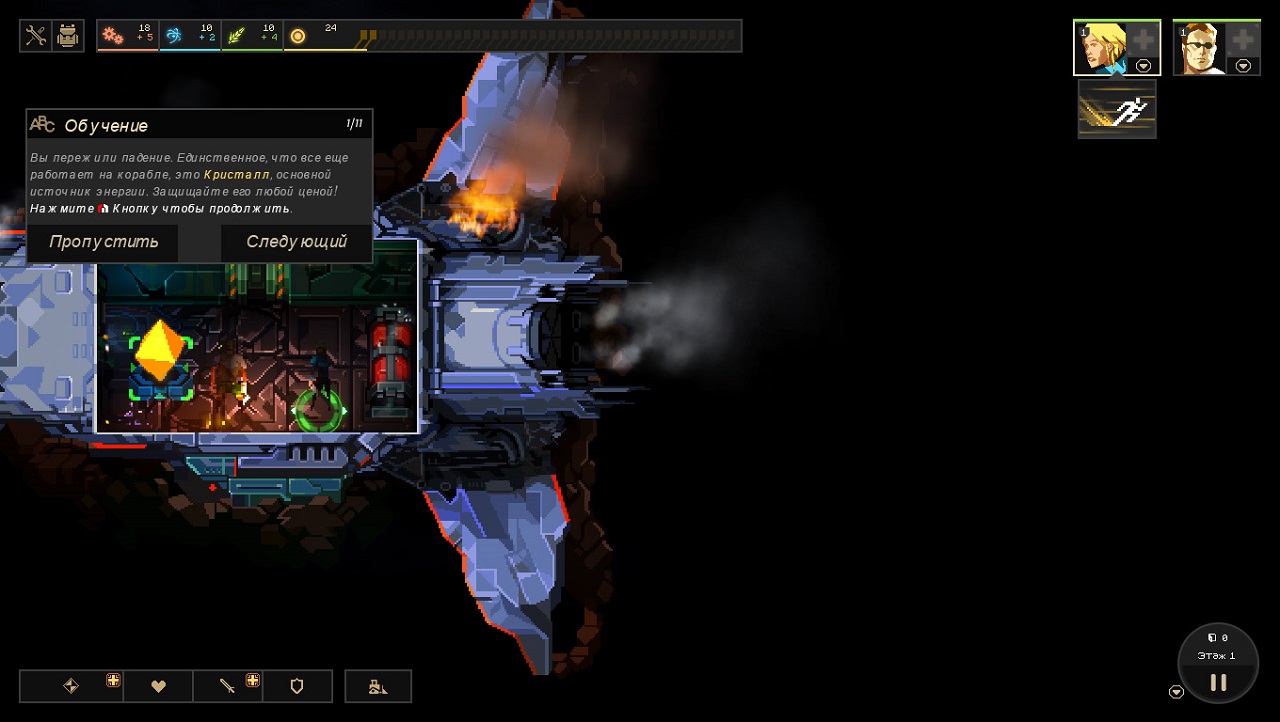The image size is (1280, 722).
Task: Click the blue swirl science resource counter
Action: point(190,36)
